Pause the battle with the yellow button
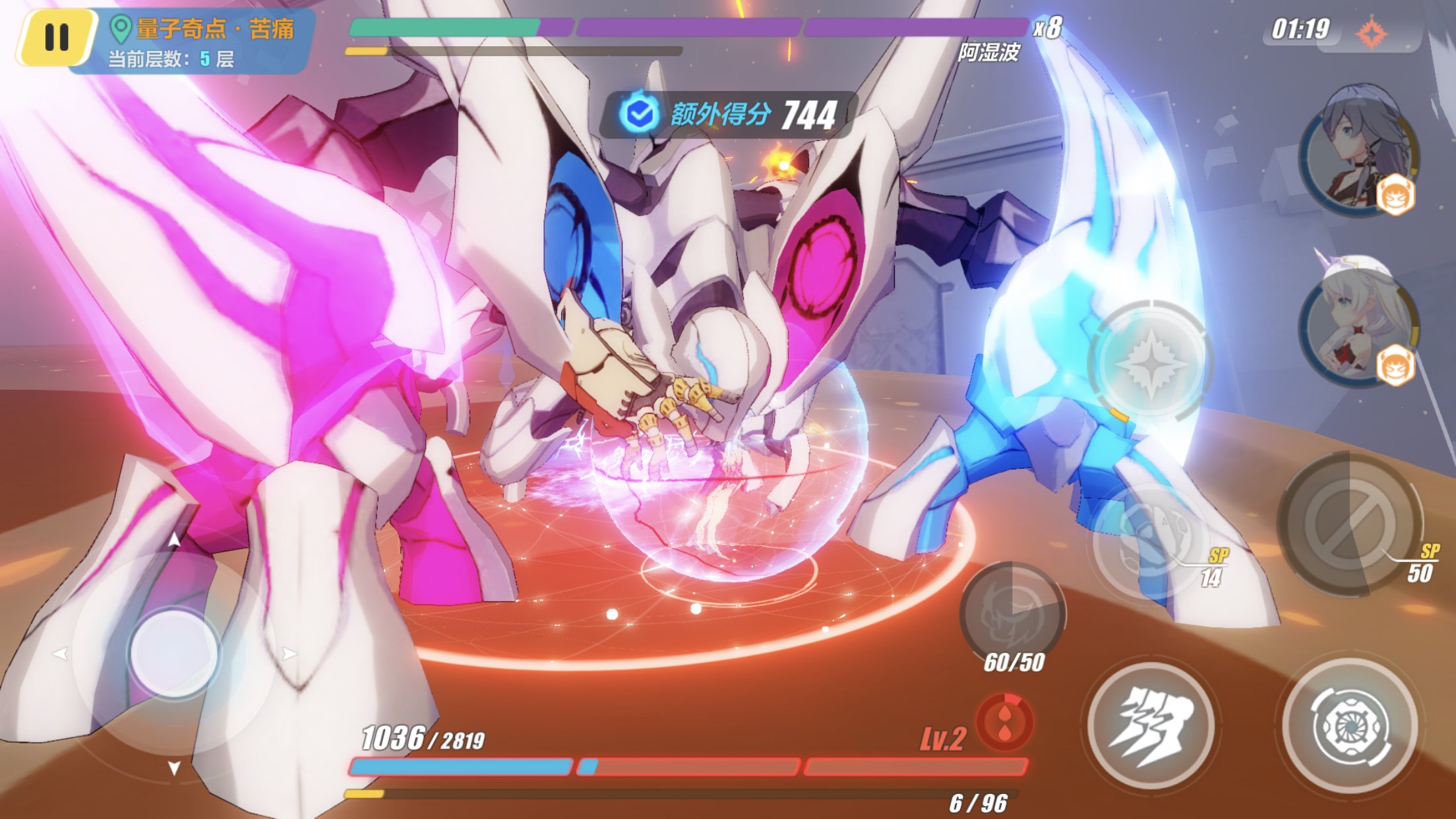Screen dimensions: 1456x819 pos(57,37)
